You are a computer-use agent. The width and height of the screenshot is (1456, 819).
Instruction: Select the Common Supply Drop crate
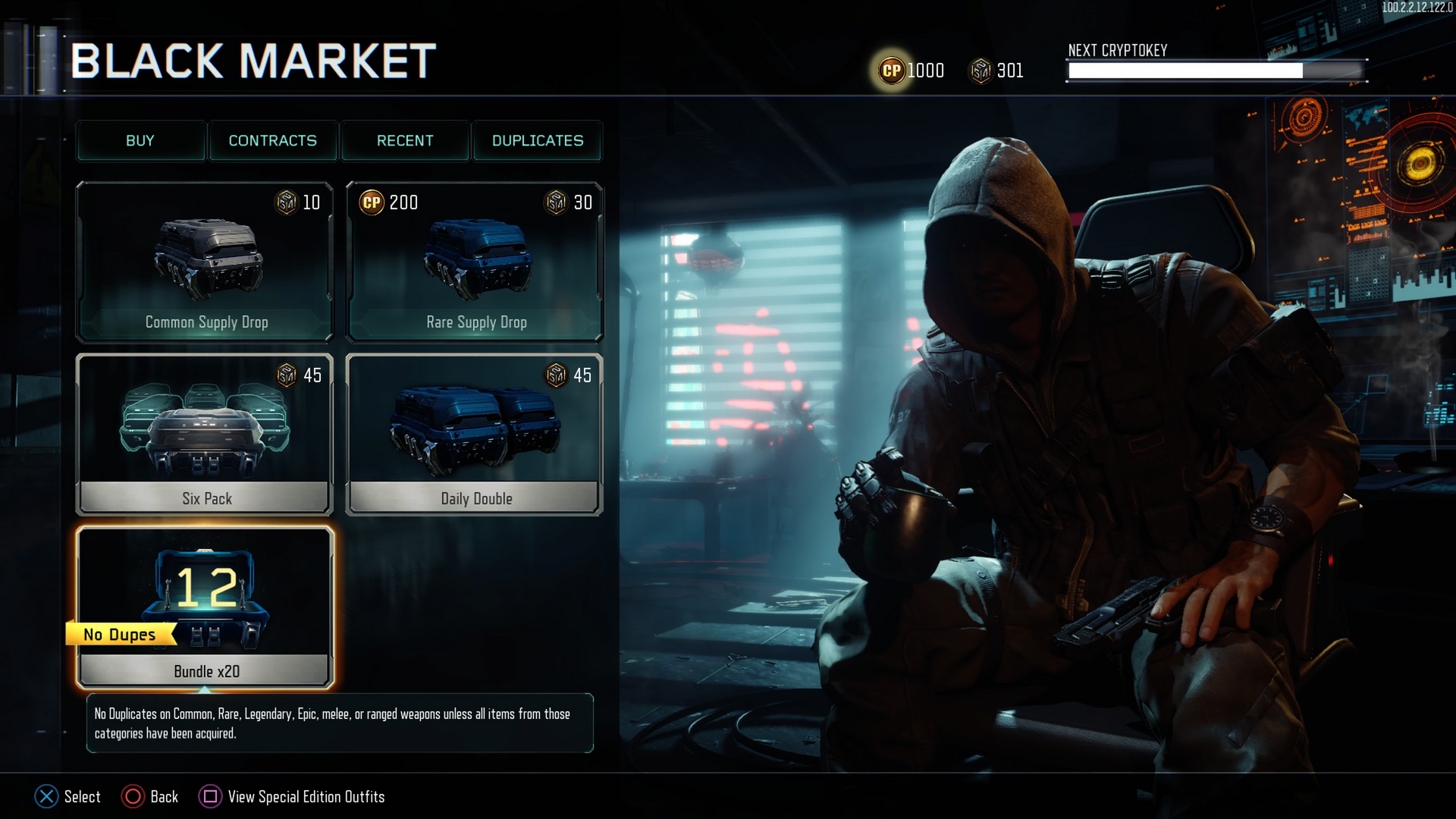pyautogui.click(x=205, y=262)
